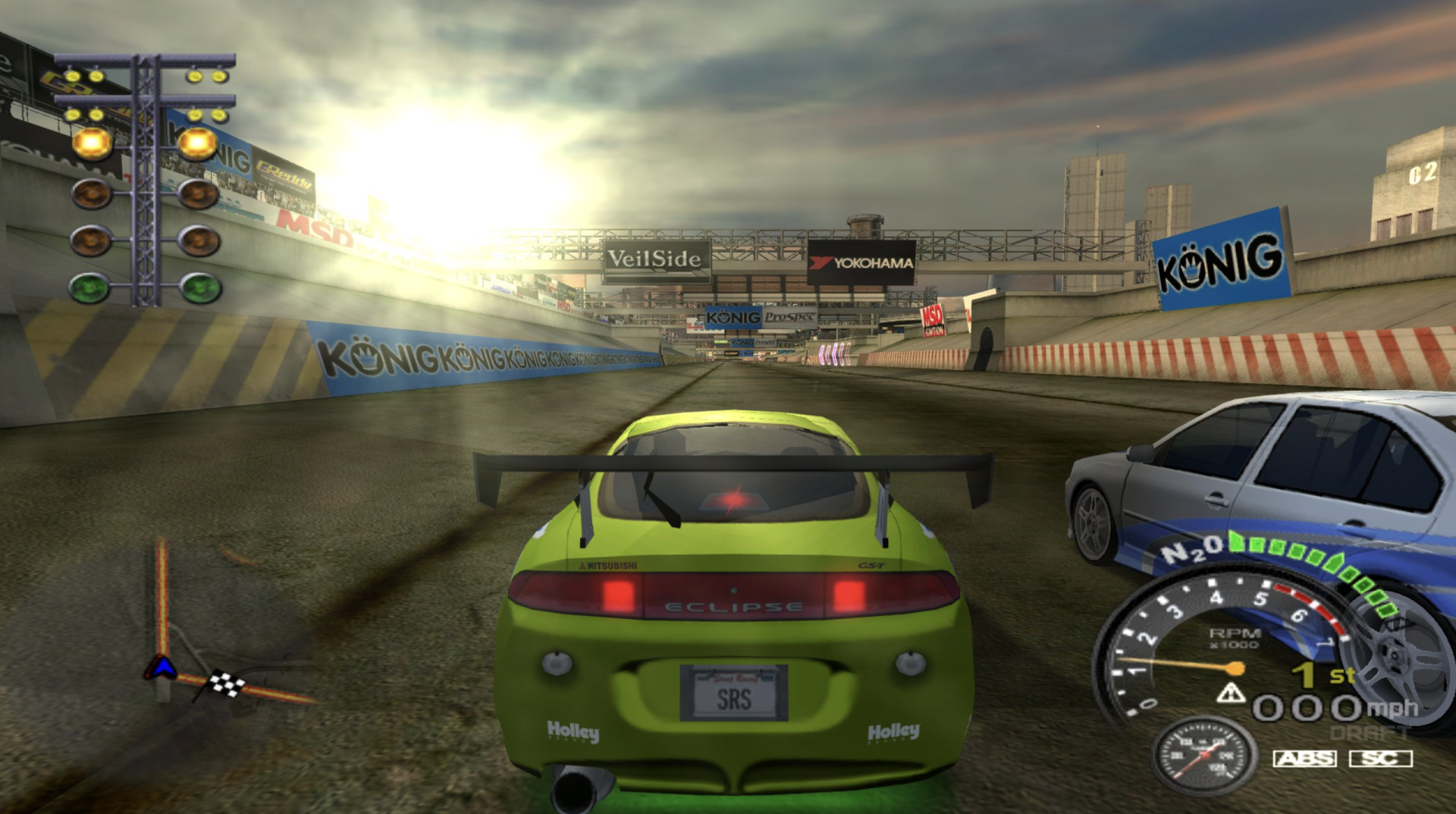The image size is (1456, 814).
Task: Click the lit amber starting light tree
Action: click(x=145, y=143)
